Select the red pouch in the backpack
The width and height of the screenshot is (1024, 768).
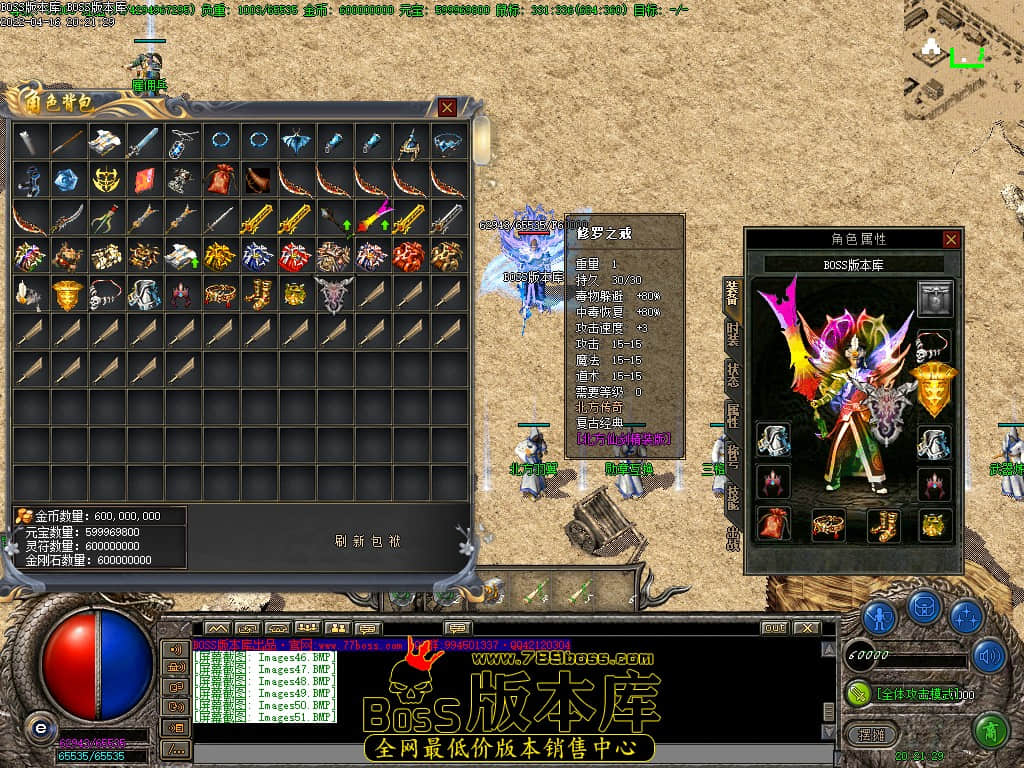coord(220,180)
